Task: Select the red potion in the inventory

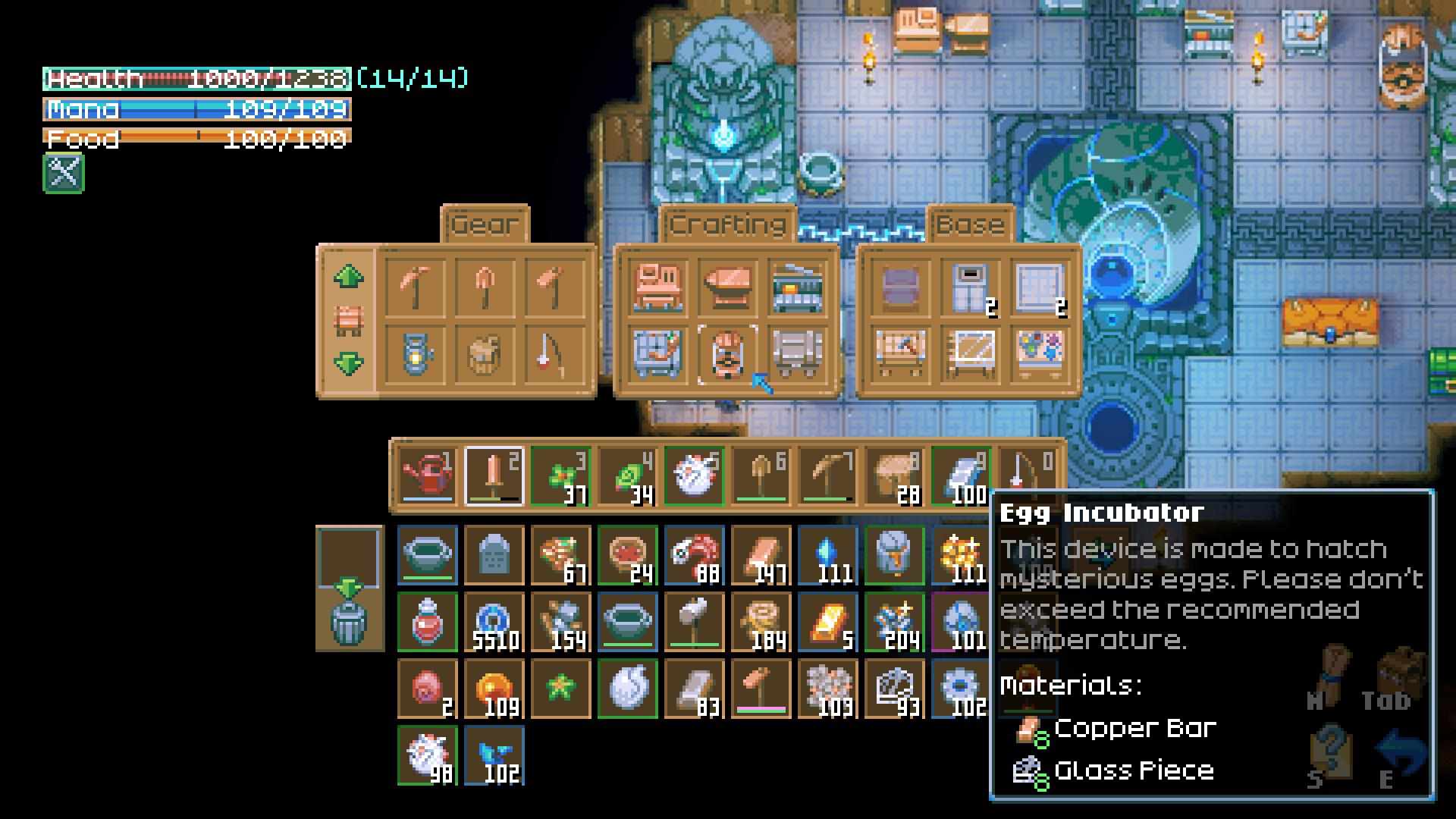Action: pos(428,622)
